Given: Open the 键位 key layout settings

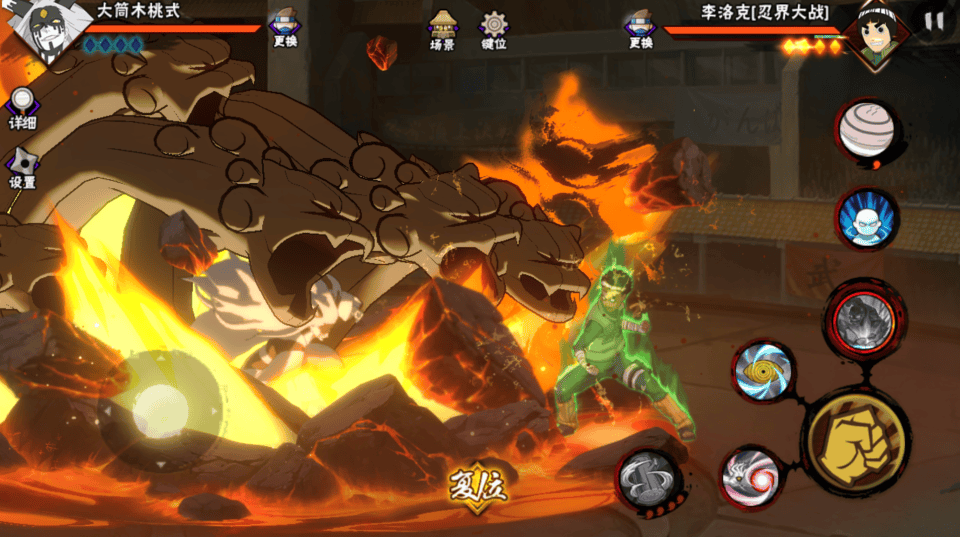Looking at the screenshot, I should (493, 30).
